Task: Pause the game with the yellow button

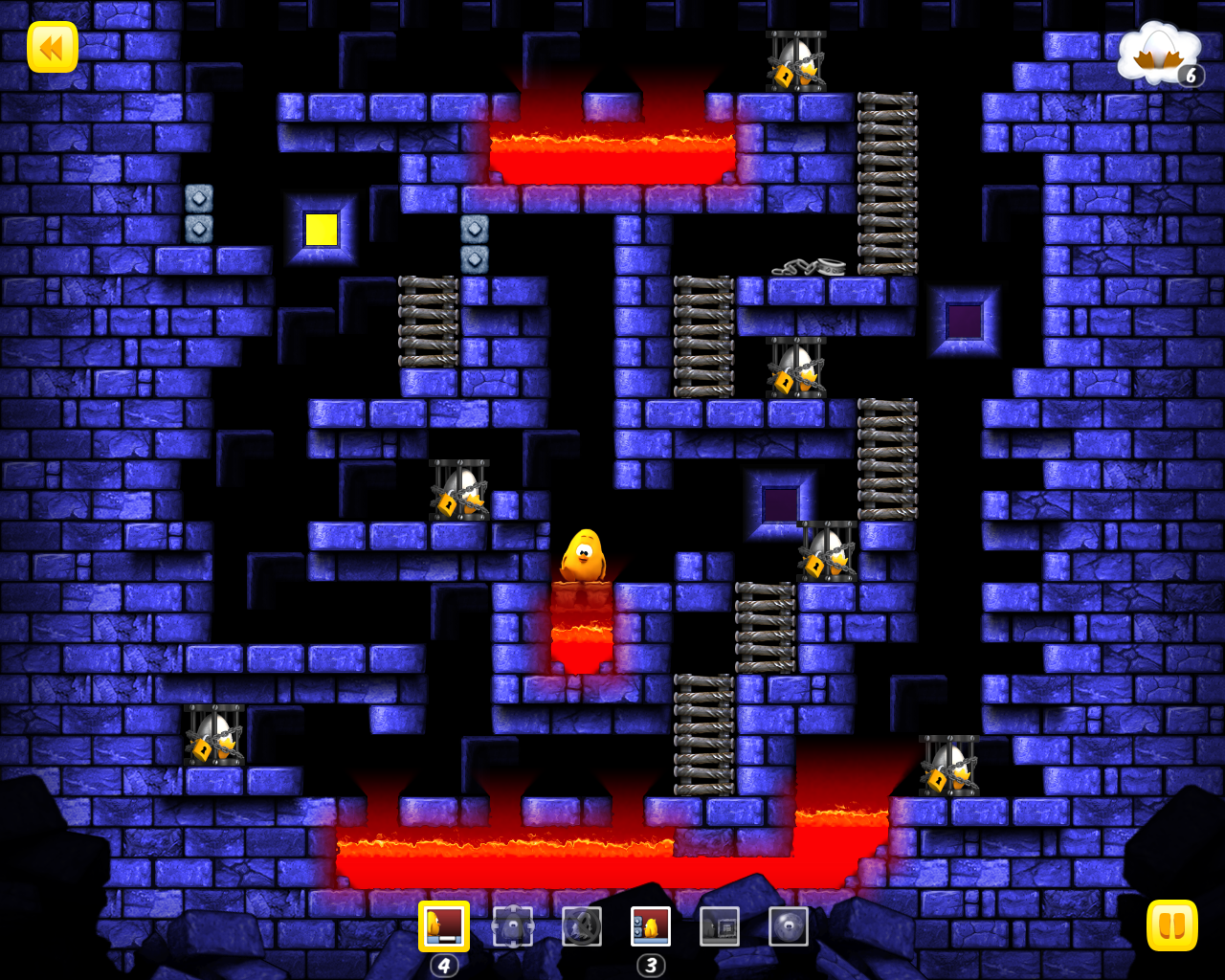Action: point(1171,925)
